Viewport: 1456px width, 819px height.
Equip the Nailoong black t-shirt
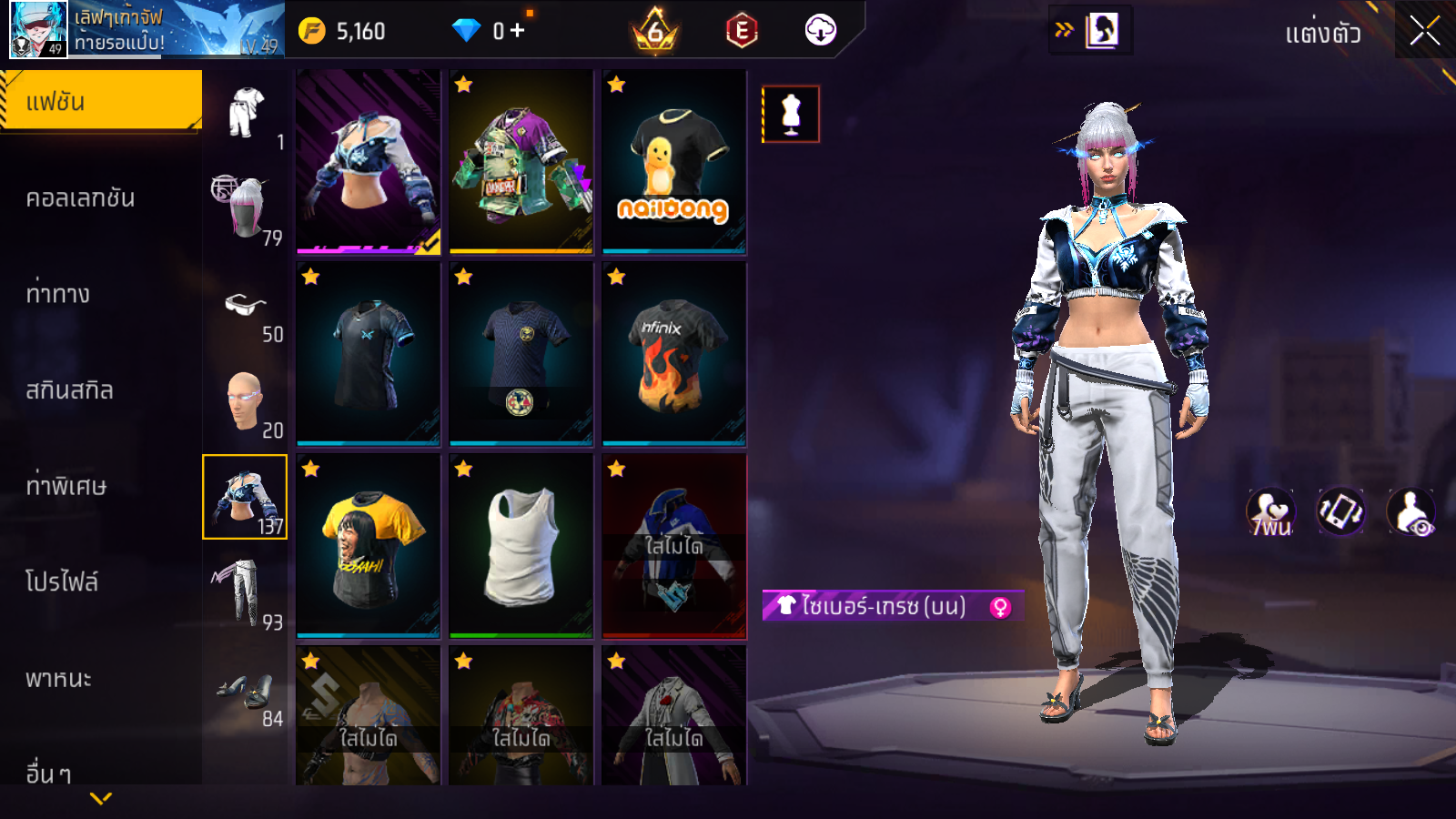pyautogui.click(x=673, y=162)
